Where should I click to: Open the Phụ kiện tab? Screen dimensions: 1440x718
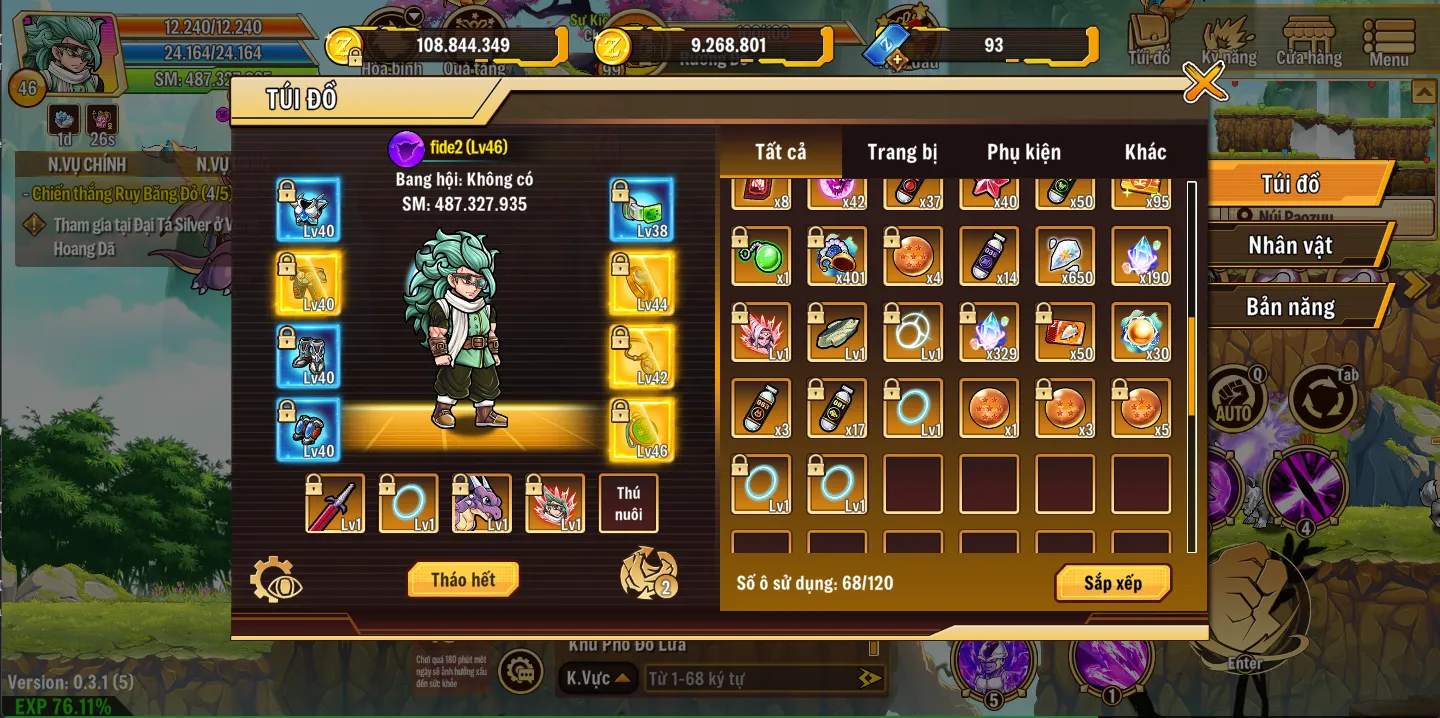[x=1023, y=152]
